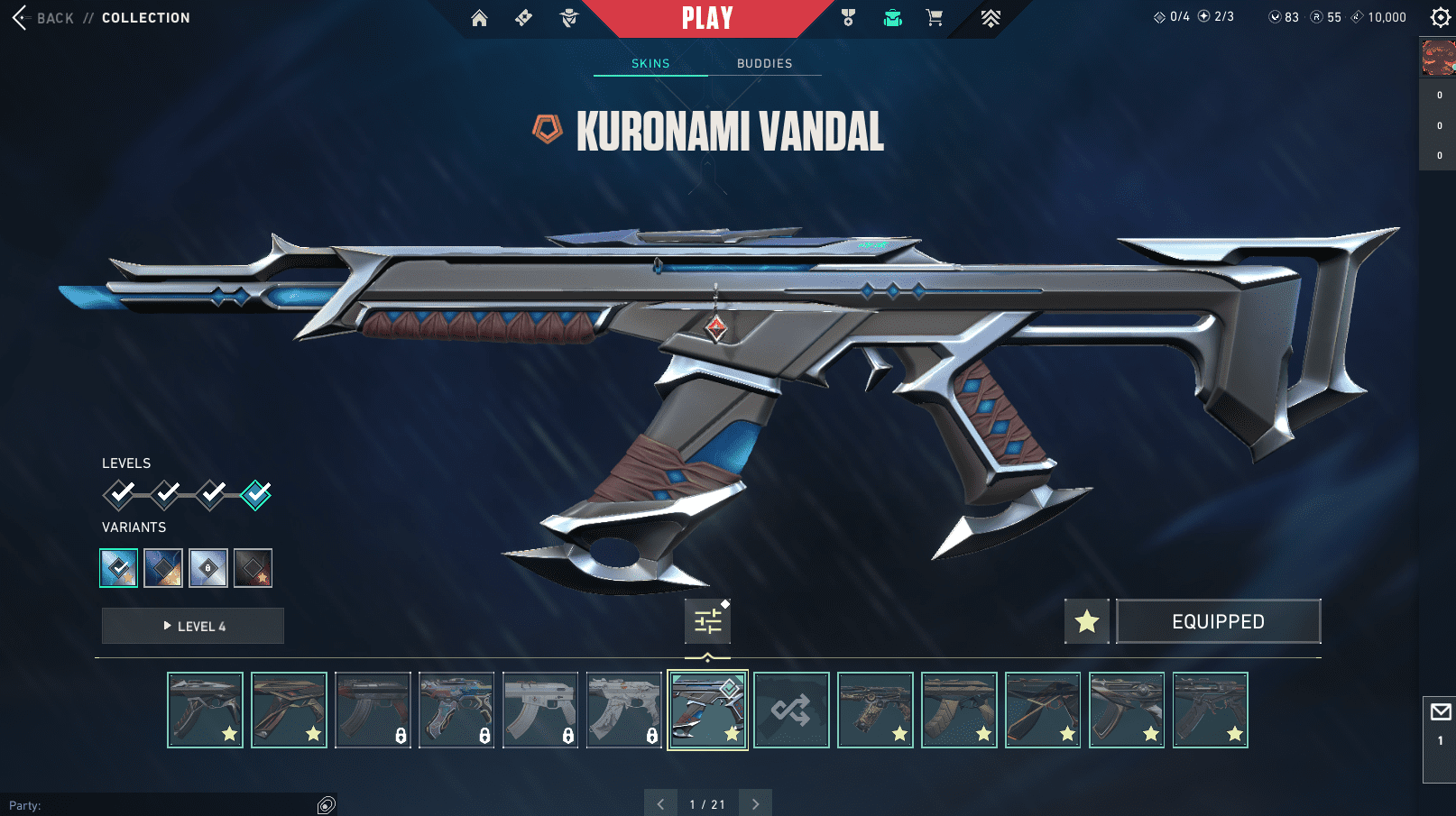This screenshot has width=1456, height=816.
Task: Select the random shuffle skin tile
Action: tap(791, 711)
